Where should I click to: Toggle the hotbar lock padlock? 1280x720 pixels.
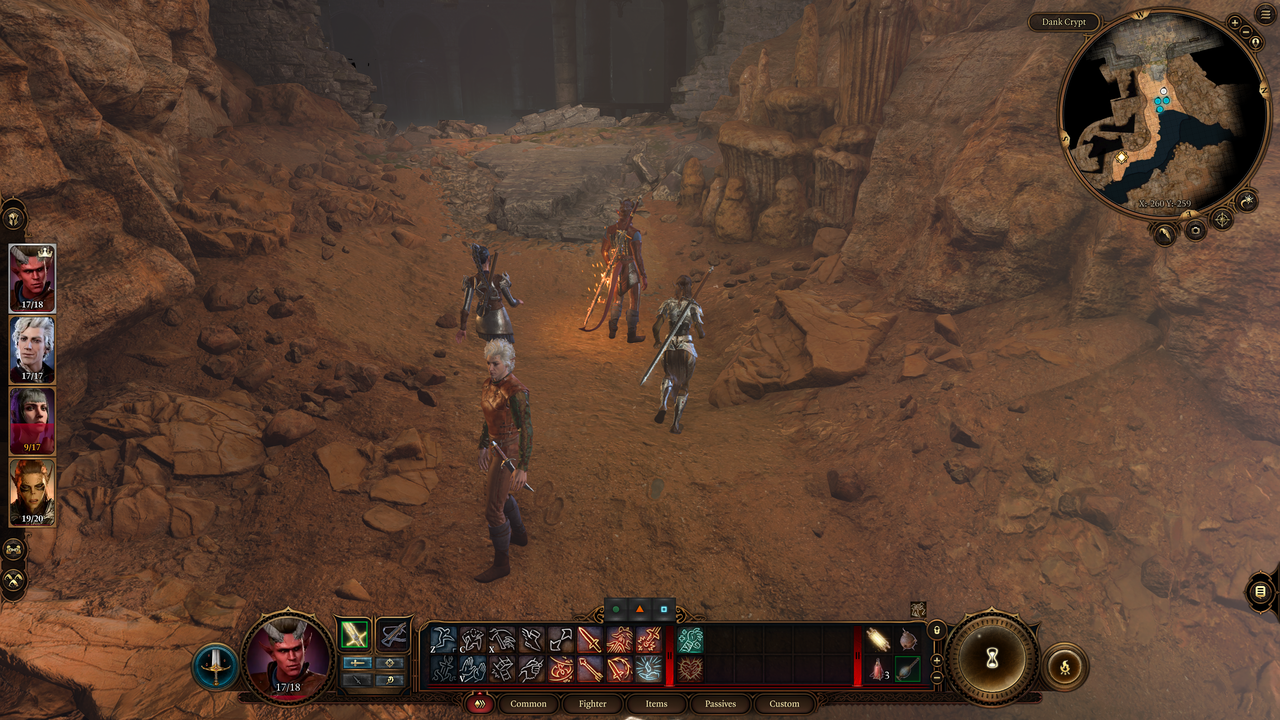[x=937, y=630]
